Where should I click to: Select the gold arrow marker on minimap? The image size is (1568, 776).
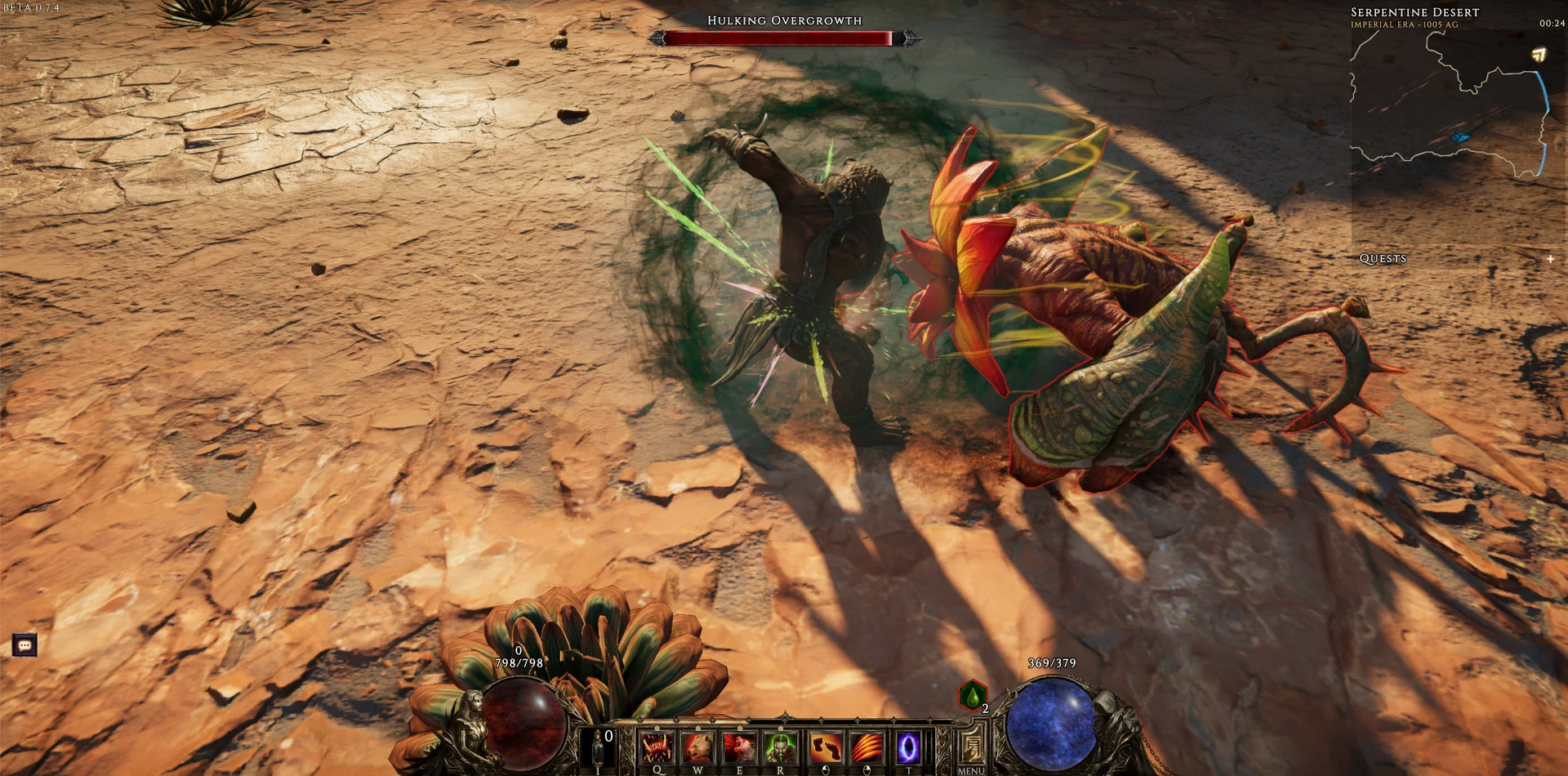pos(1539,56)
